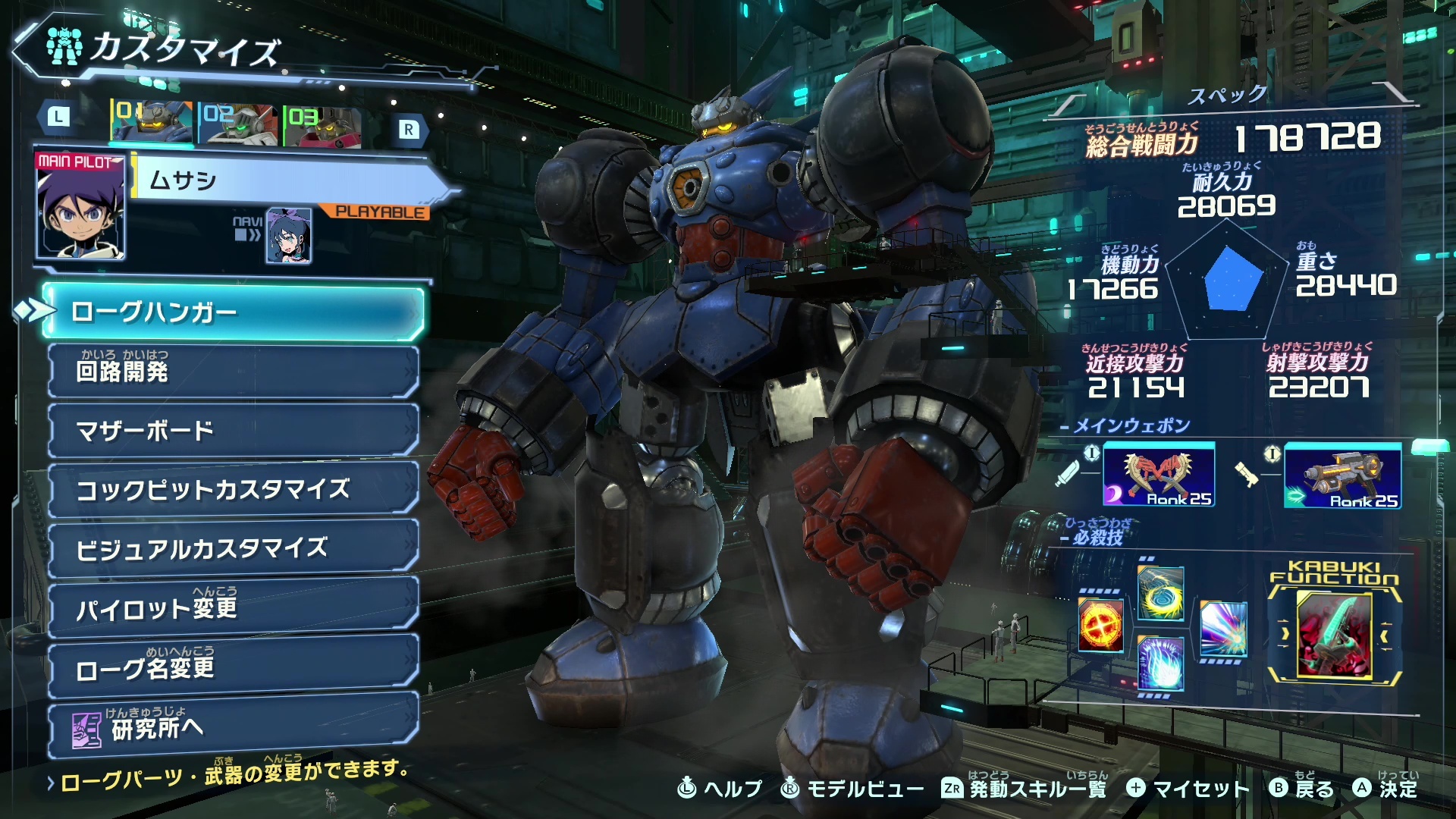Choose the rainbow beam special move
The width and height of the screenshot is (1456, 819).
click(x=1223, y=629)
